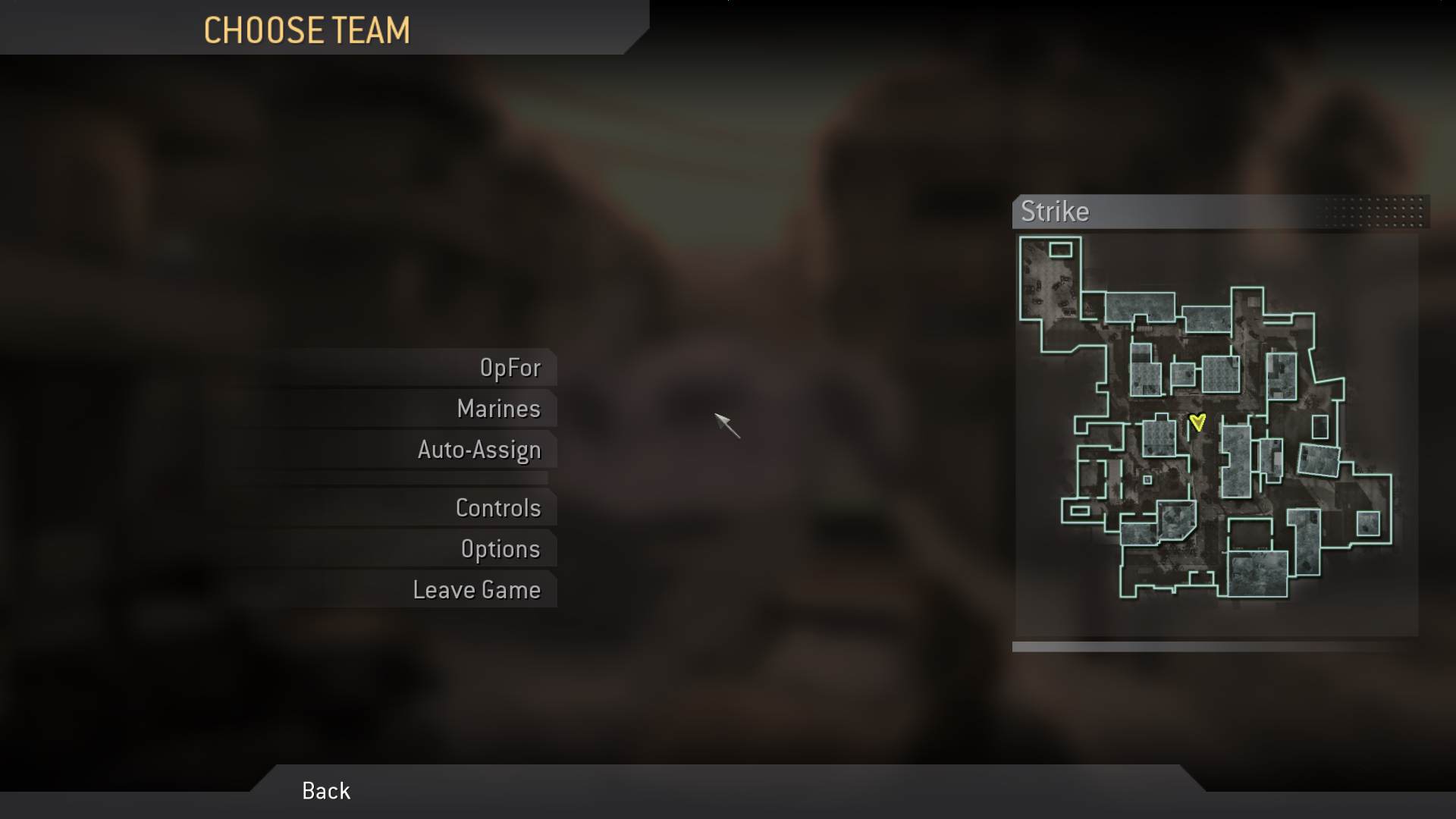Image resolution: width=1456 pixels, height=819 pixels.
Task: Click Back at the bottom of the screen
Action: pos(325,791)
